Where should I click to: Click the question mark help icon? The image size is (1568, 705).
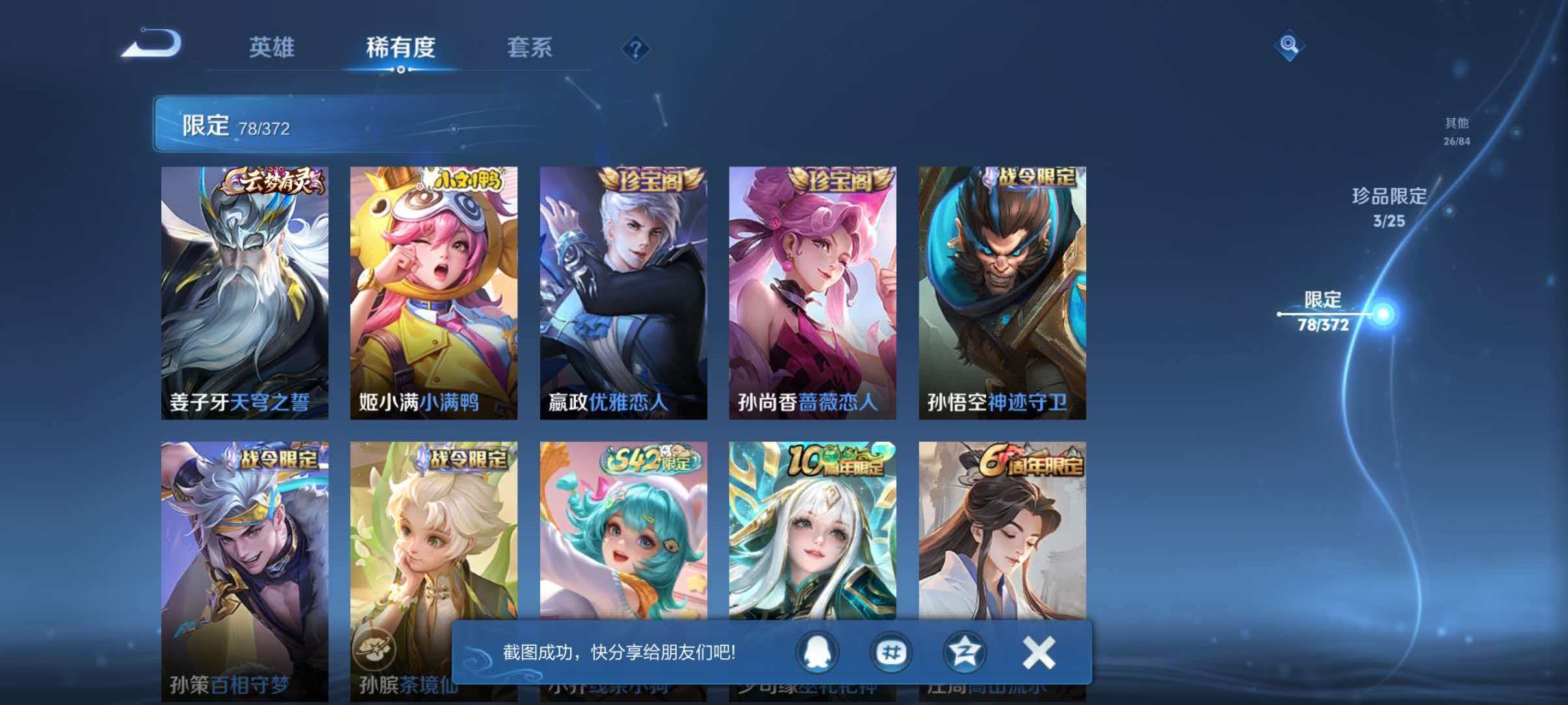(636, 49)
